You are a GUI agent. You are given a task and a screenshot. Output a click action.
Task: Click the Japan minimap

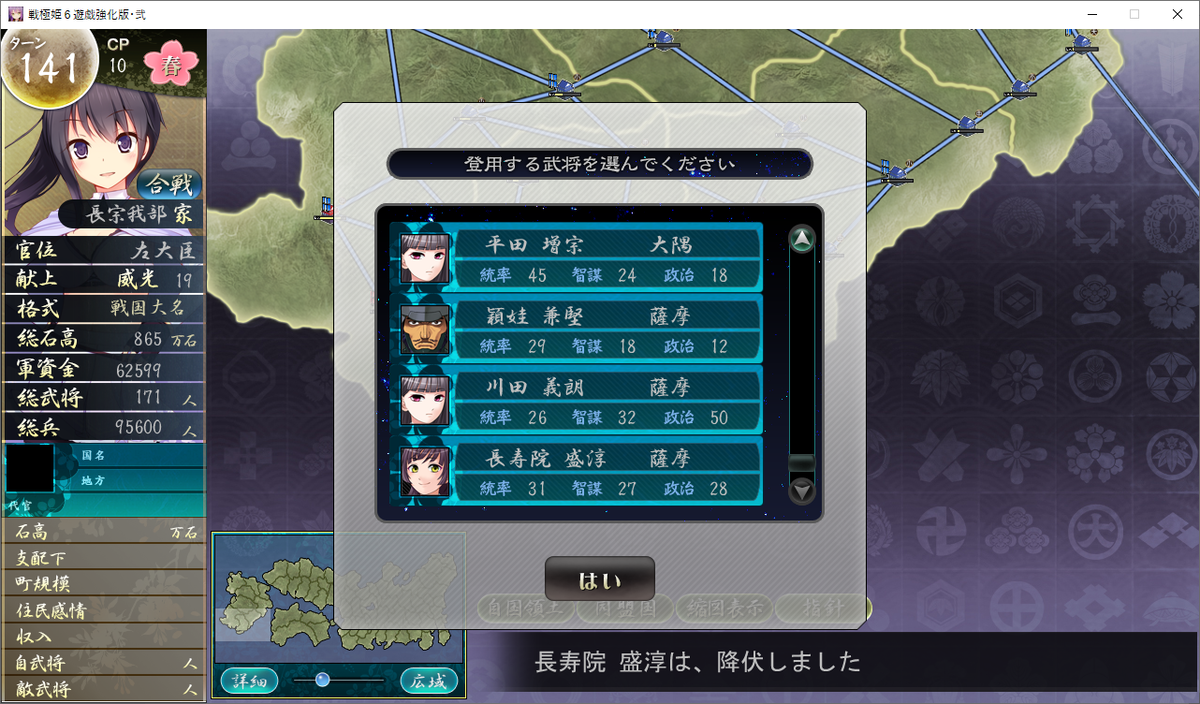(x=338, y=598)
